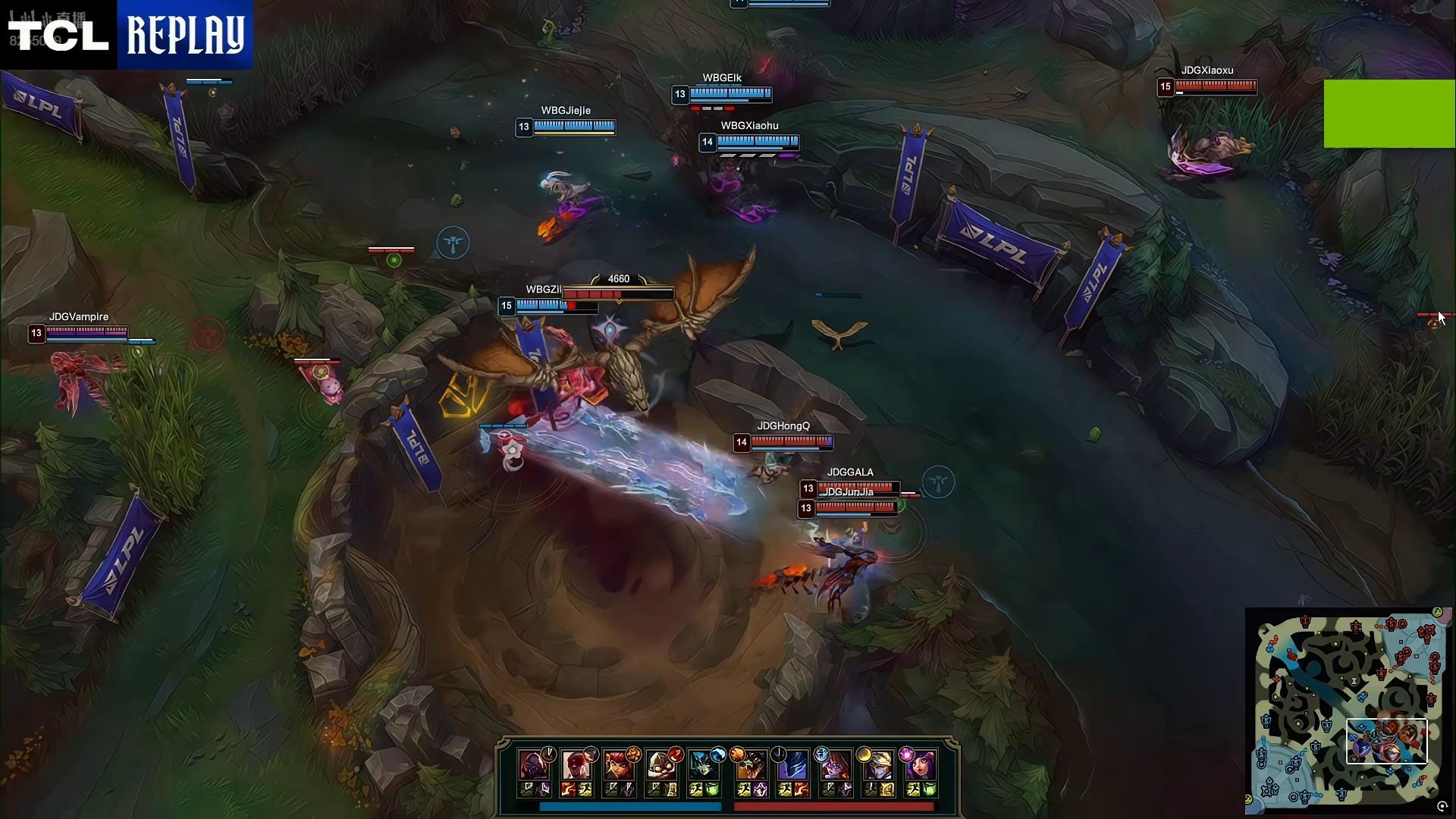The image size is (1456, 819).
Task: Choose the goggled mustached champion portrait
Action: [x=662, y=766]
